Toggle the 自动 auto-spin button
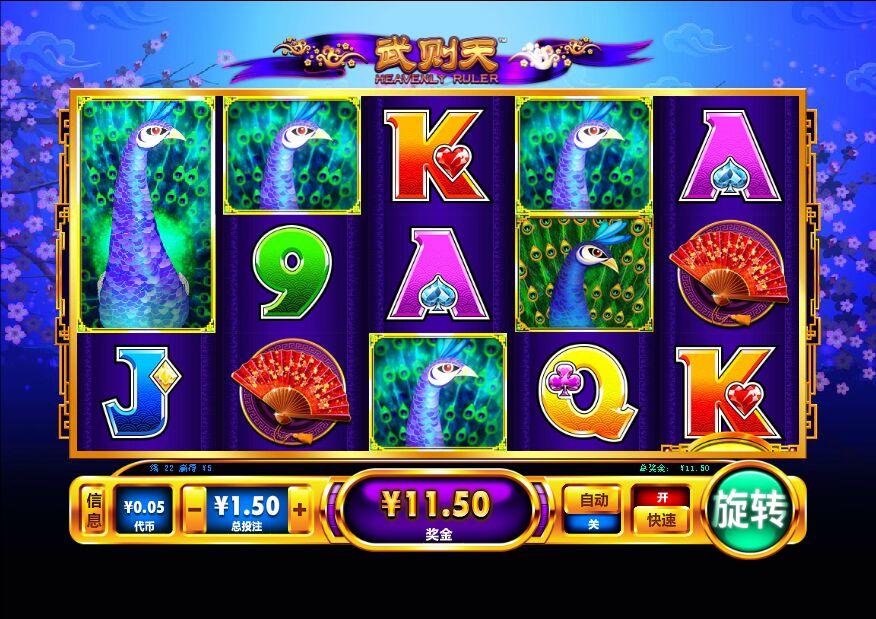The image size is (876, 619). pyautogui.click(x=593, y=499)
